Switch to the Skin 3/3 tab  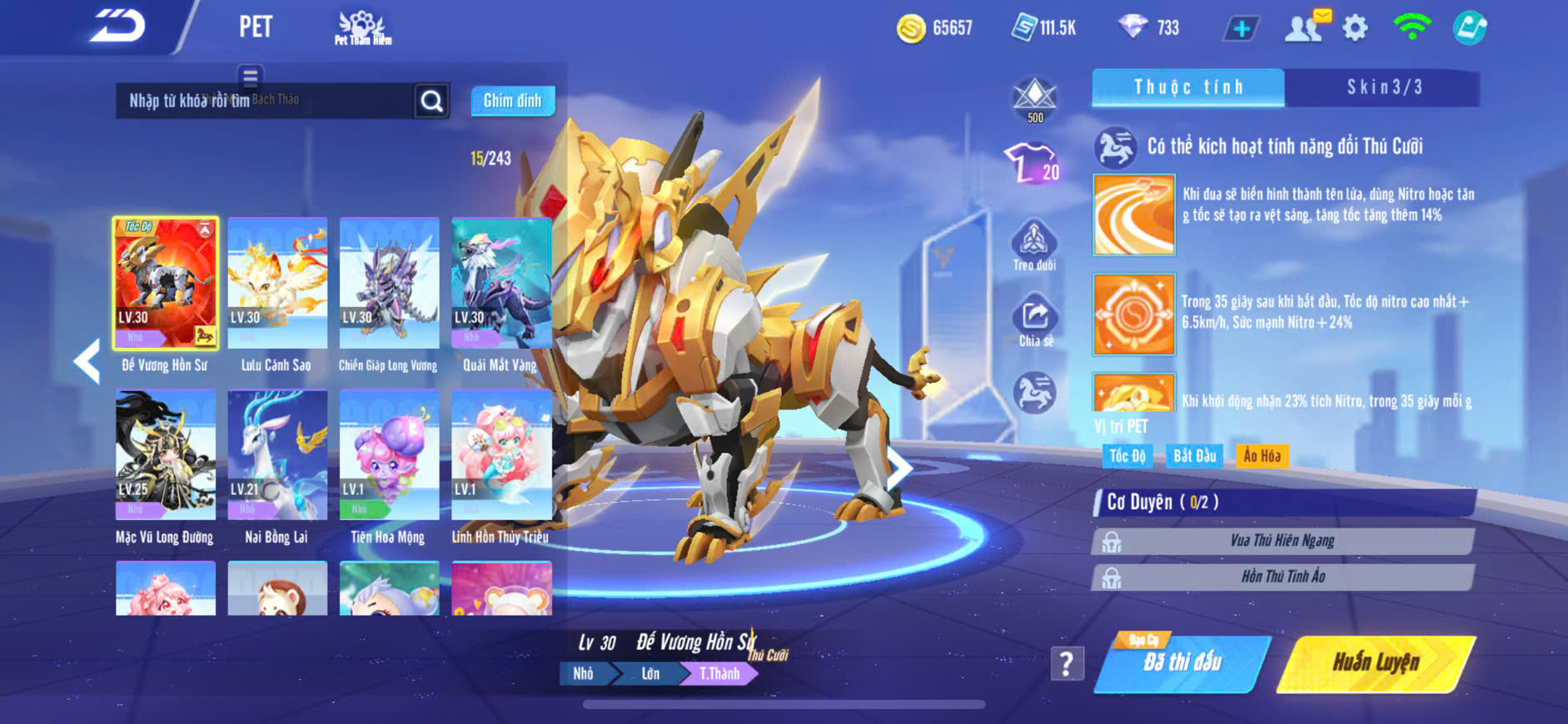tap(1384, 87)
